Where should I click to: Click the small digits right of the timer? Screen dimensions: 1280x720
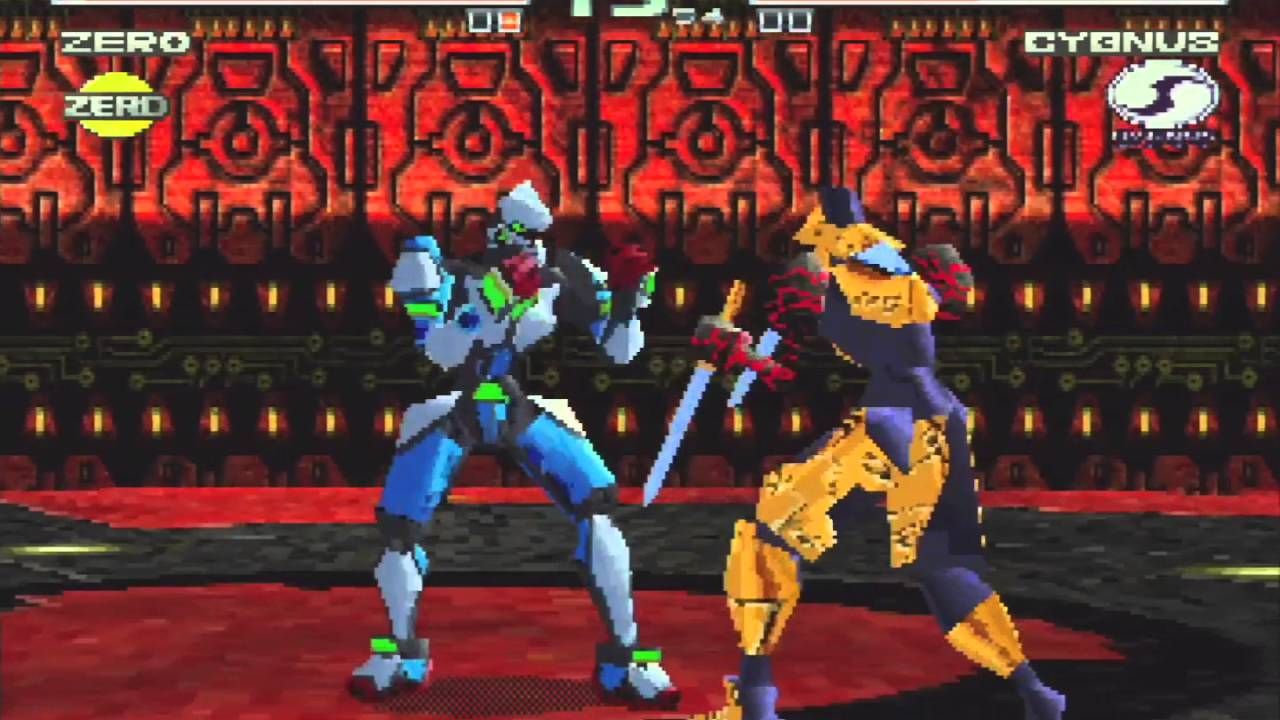(x=702, y=14)
